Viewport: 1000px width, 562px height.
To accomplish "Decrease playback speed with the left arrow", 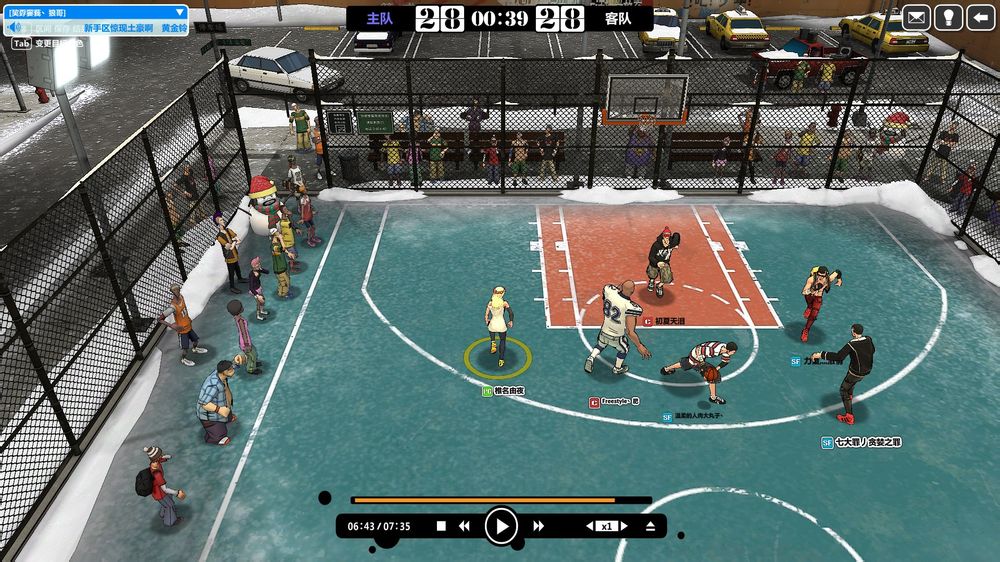I will tap(590, 526).
